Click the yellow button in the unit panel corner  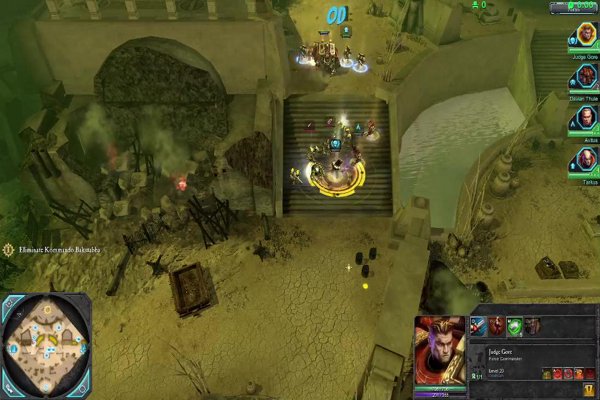(x=591, y=390)
